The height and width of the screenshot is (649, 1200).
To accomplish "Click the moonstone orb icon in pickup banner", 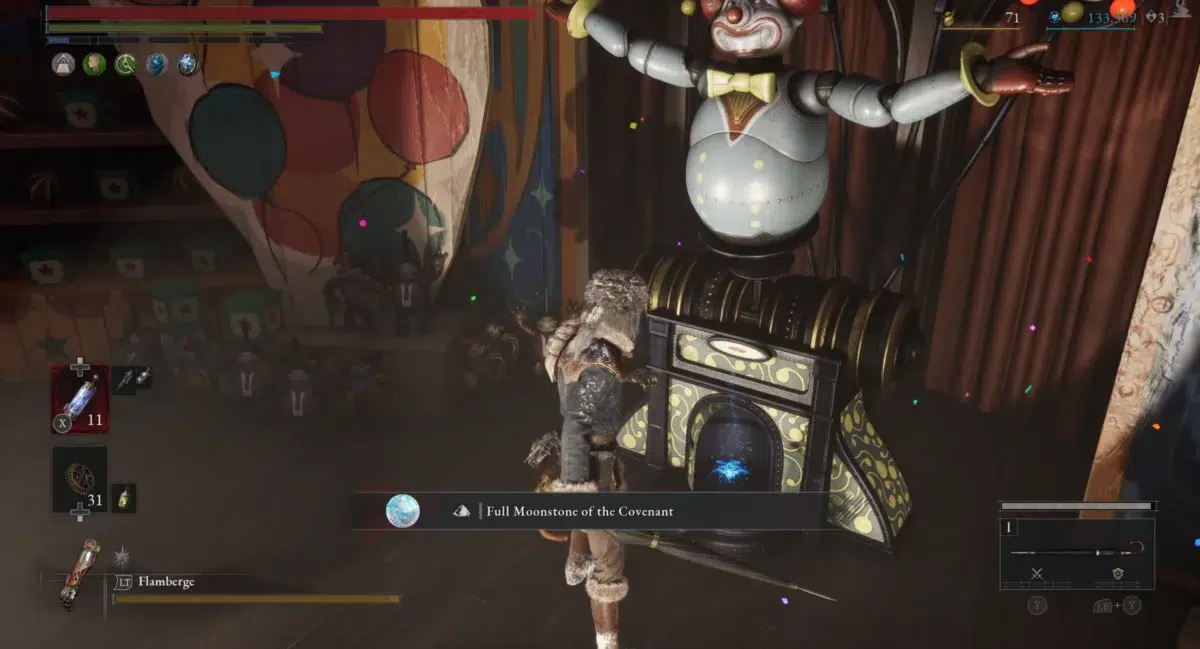I will point(403,511).
